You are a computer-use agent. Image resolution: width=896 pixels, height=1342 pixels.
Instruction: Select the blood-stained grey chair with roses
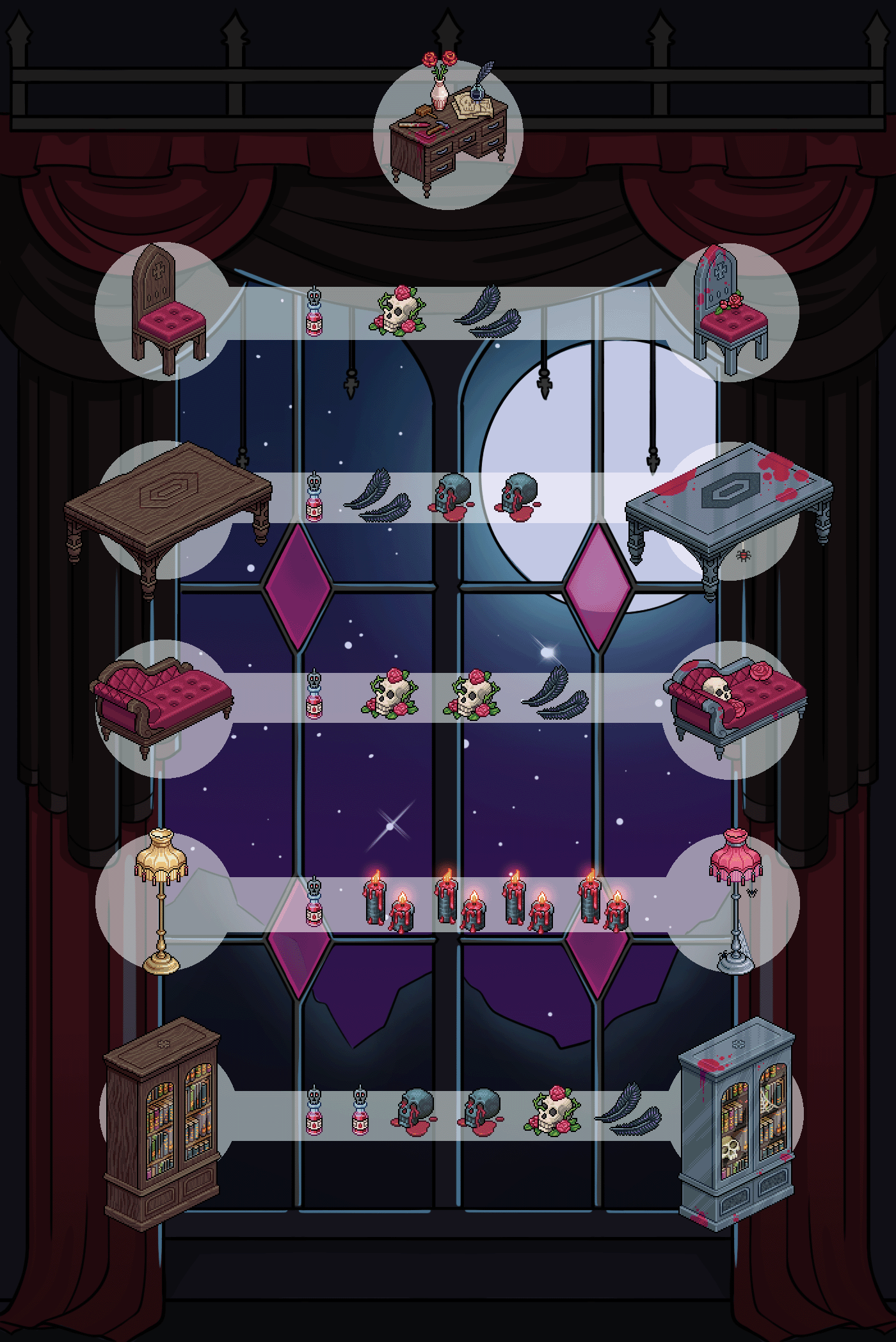pyautogui.click(x=732, y=312)
